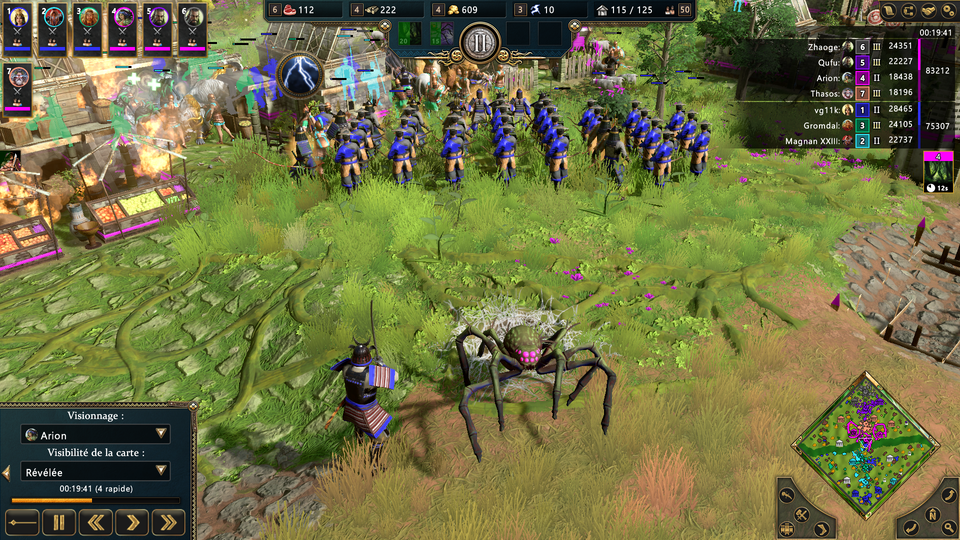Open the Visionnage player dropdown showing Arion
This screenshot has height=540, width=960.
point(96,435)
